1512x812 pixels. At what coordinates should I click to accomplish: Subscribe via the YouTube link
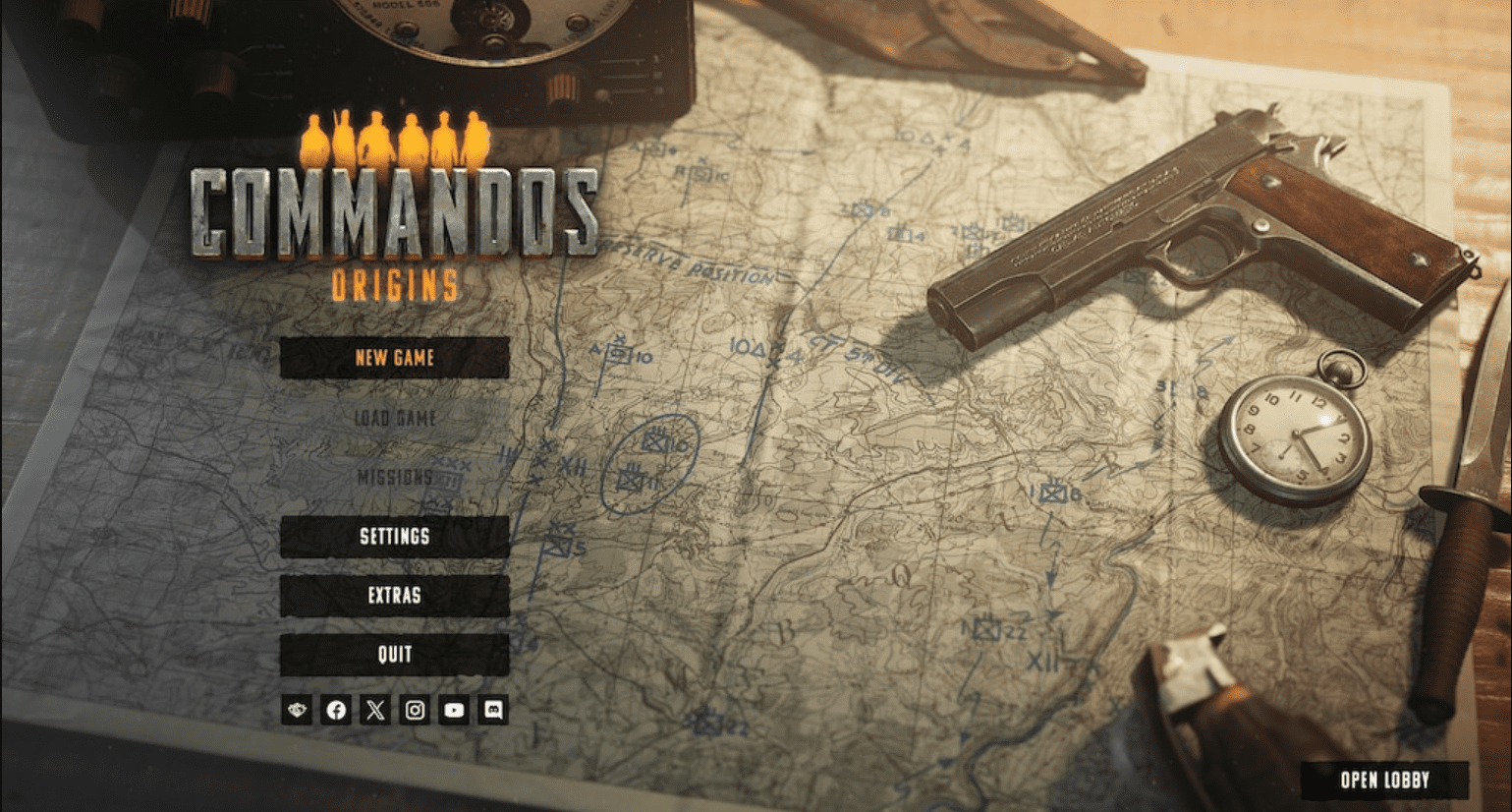point(453,710)
